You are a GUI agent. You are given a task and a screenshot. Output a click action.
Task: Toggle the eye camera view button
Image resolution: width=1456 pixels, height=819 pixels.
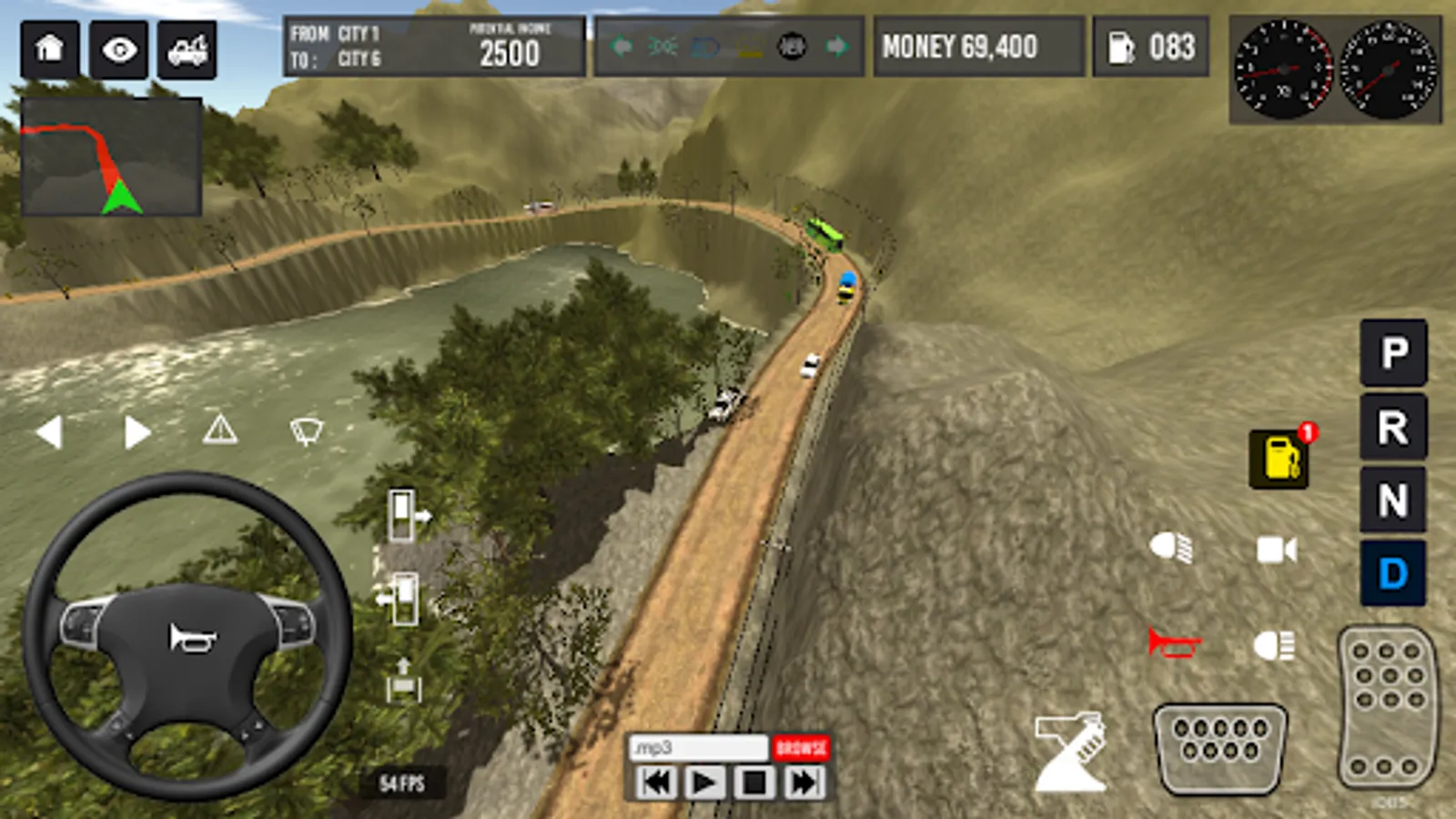click(x=119, y=49)
